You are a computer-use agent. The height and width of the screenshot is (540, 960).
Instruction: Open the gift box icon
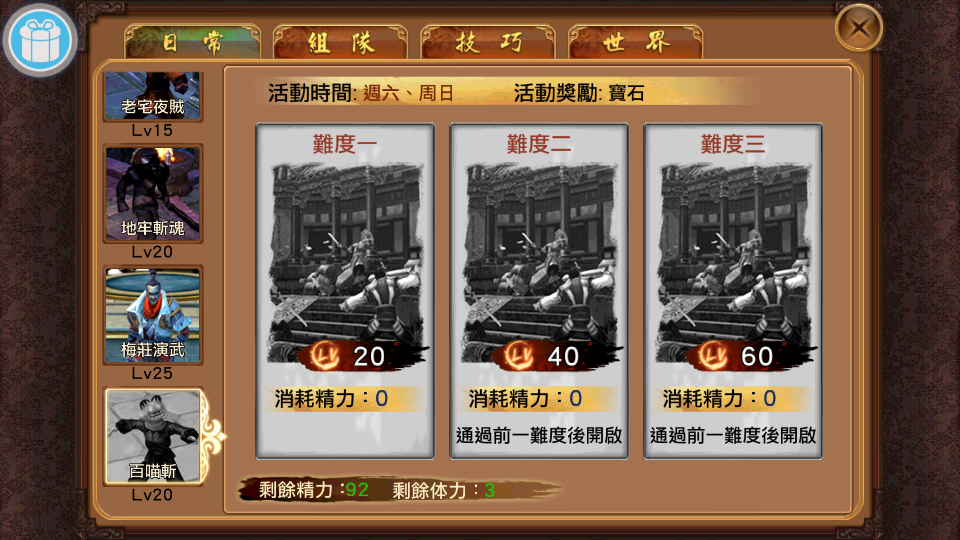[x=41, y=41]
